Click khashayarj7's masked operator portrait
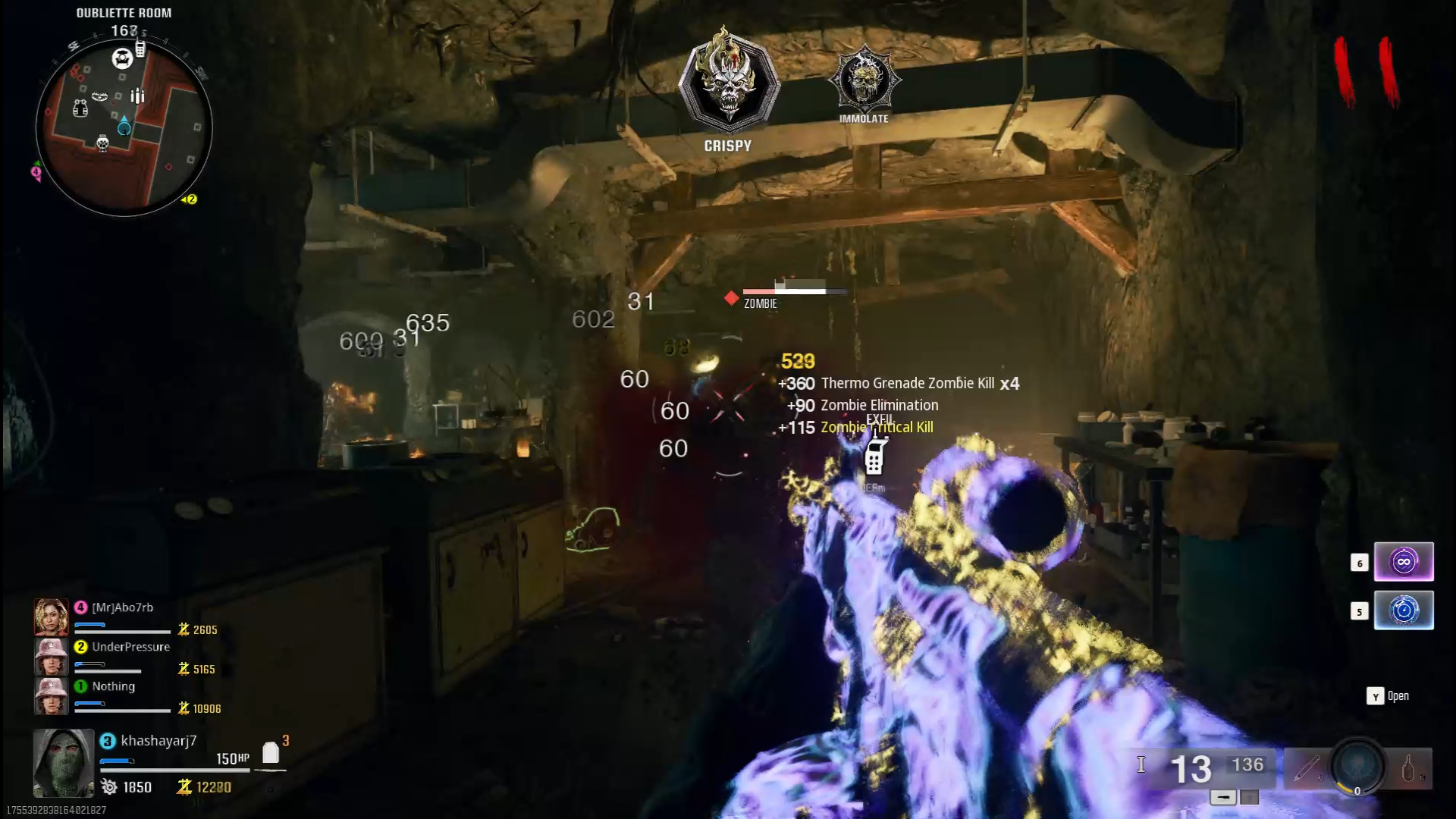This screenshot has height=819, width=1456. pos(64,762)
